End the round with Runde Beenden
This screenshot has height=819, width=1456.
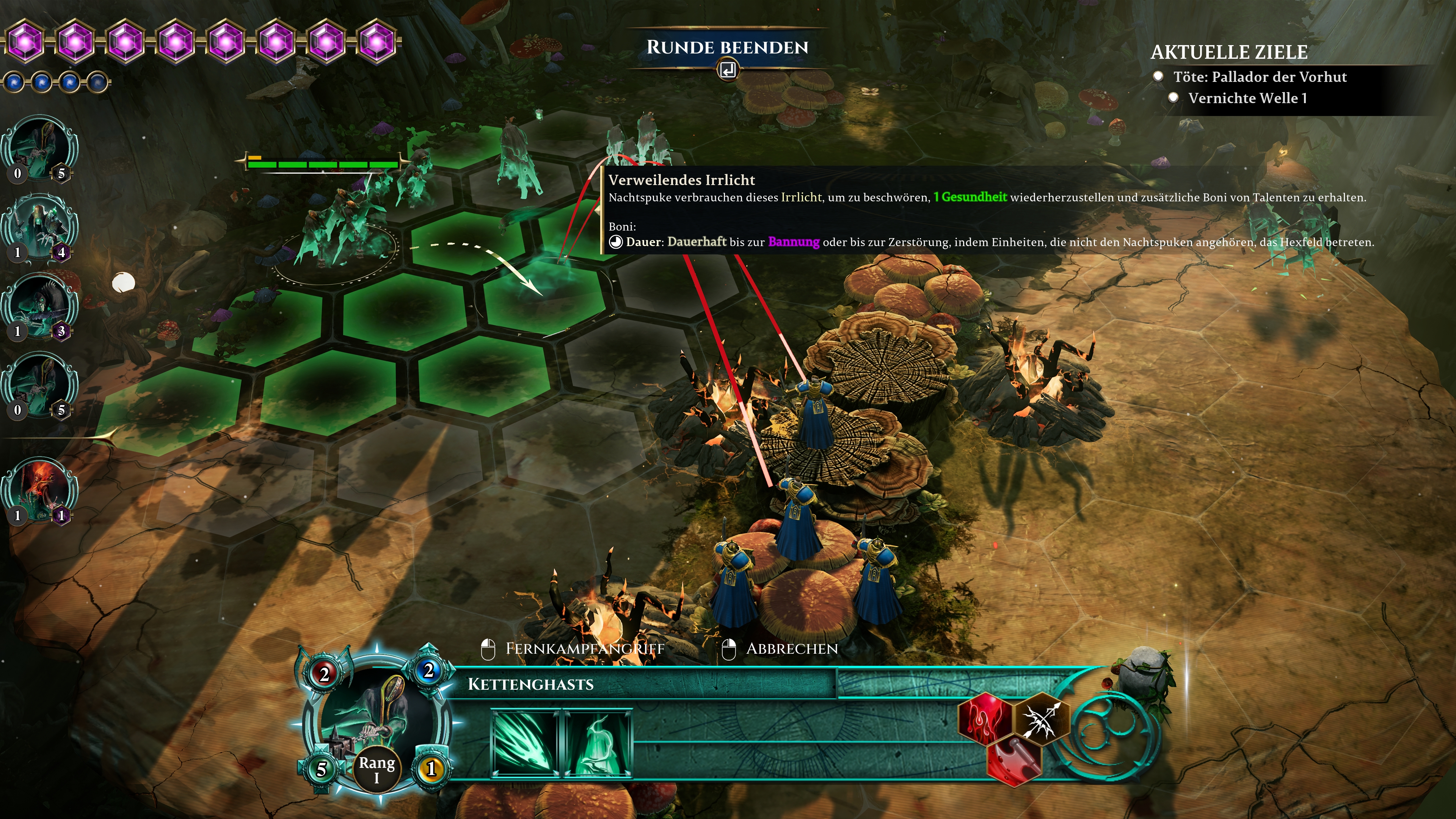point(728,48)
